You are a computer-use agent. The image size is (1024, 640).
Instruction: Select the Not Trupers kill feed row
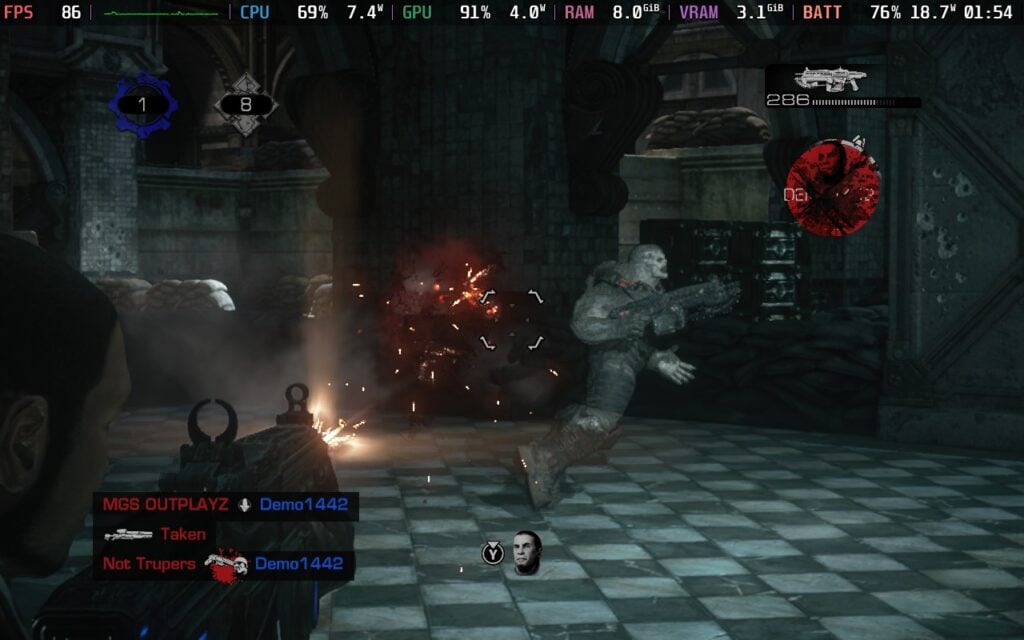pos(225,564)
